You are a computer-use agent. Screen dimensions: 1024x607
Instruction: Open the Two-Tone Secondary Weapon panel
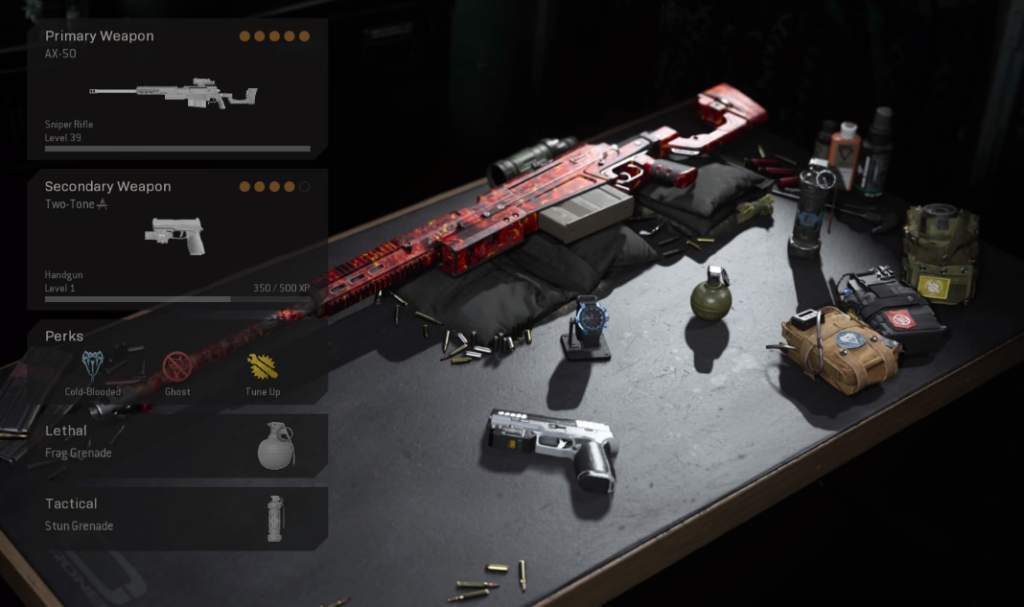click(x=177, y=239)
